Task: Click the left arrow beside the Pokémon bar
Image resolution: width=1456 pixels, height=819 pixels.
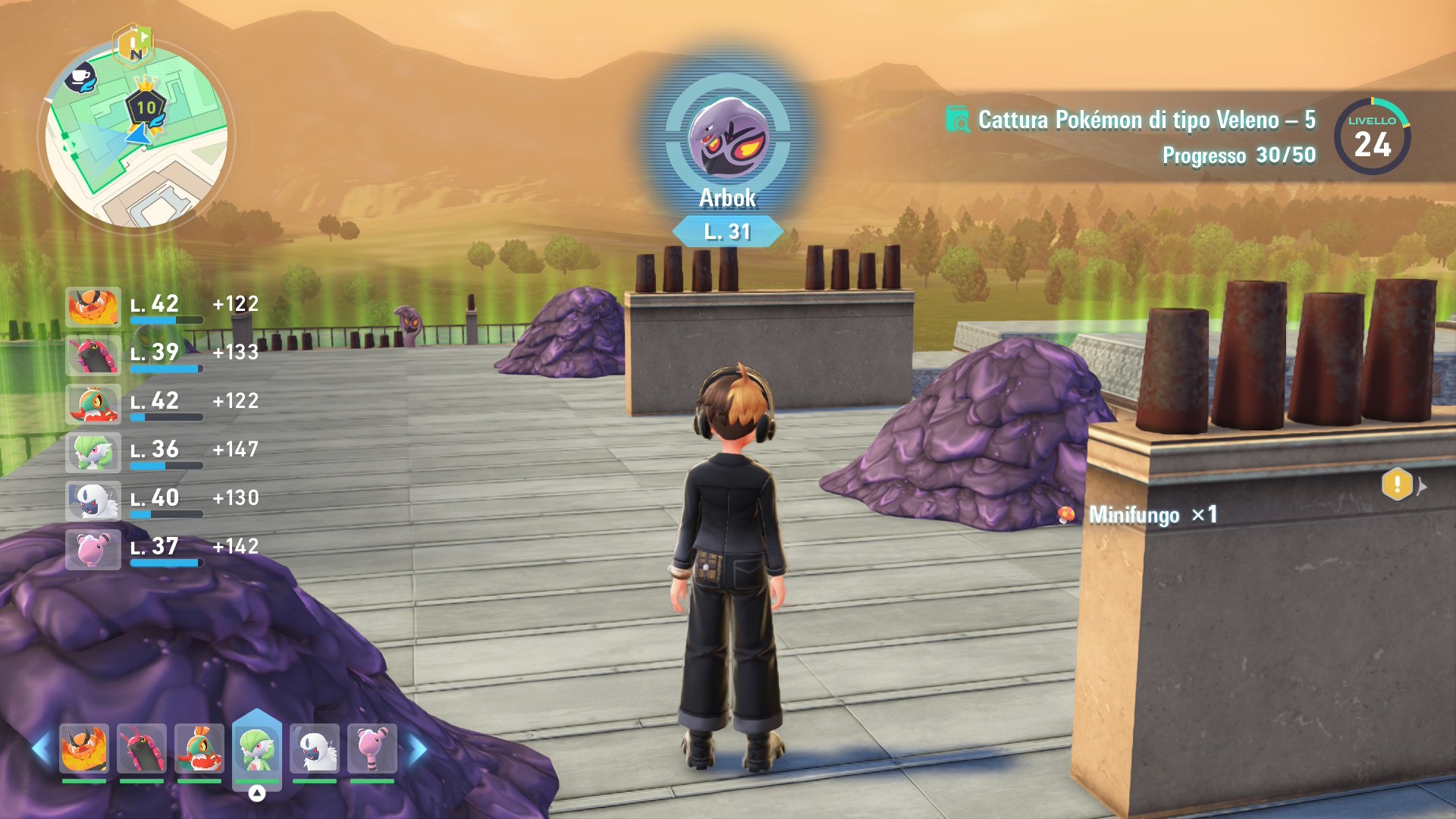Action: point(40,749)
